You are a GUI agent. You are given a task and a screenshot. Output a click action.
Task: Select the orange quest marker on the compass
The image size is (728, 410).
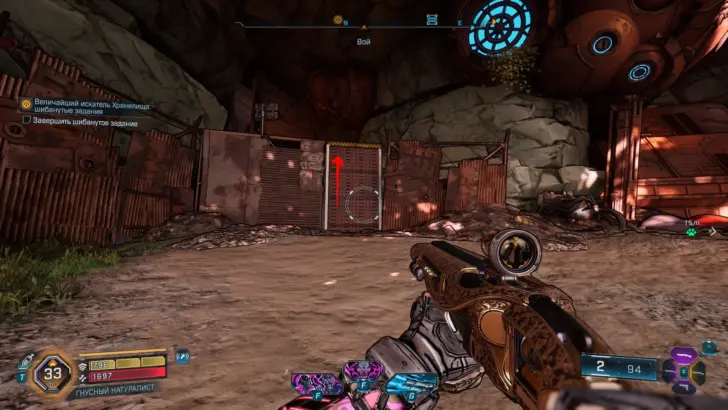click(338, 19)
